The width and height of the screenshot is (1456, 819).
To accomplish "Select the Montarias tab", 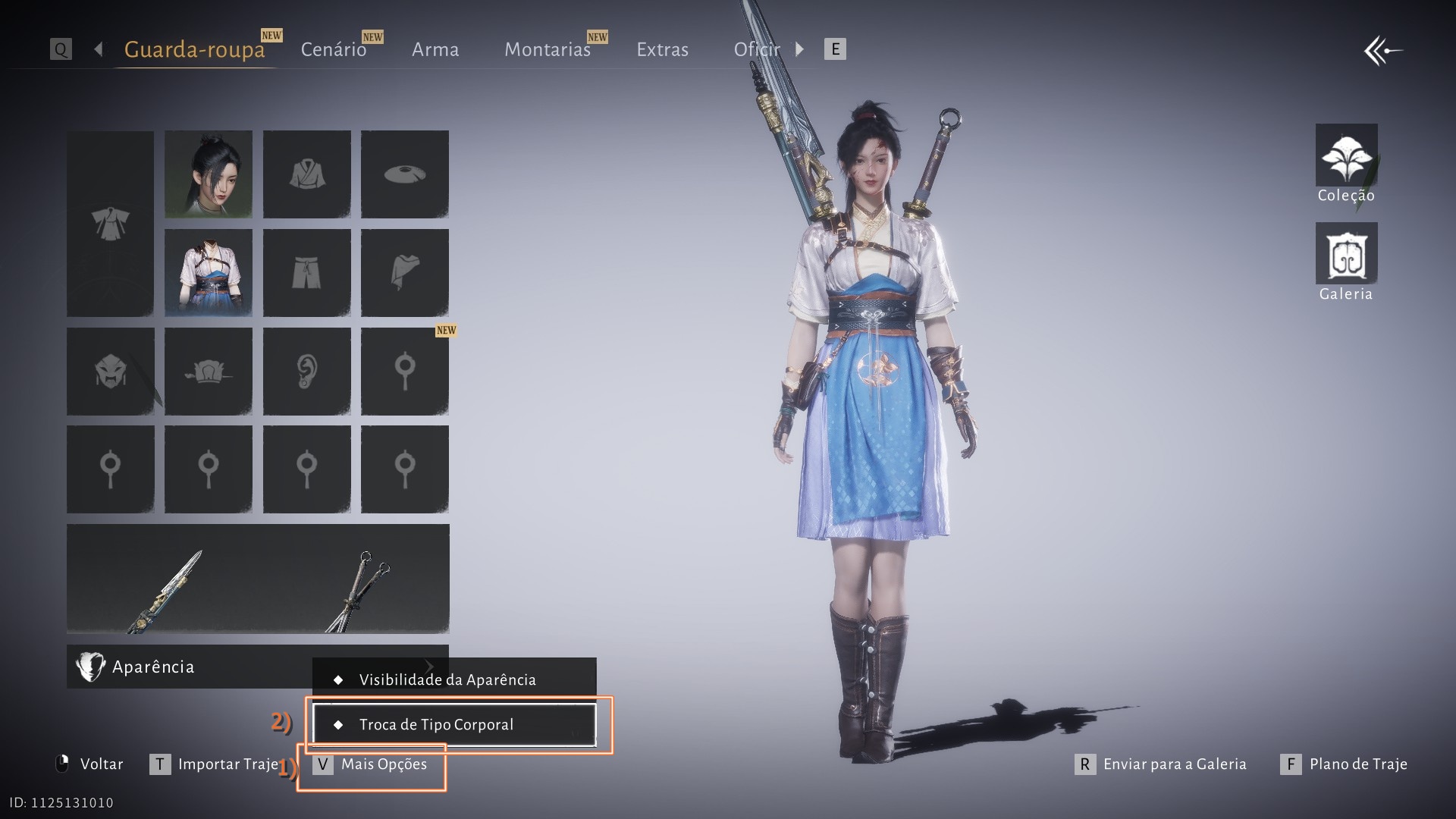I will 547,49.
